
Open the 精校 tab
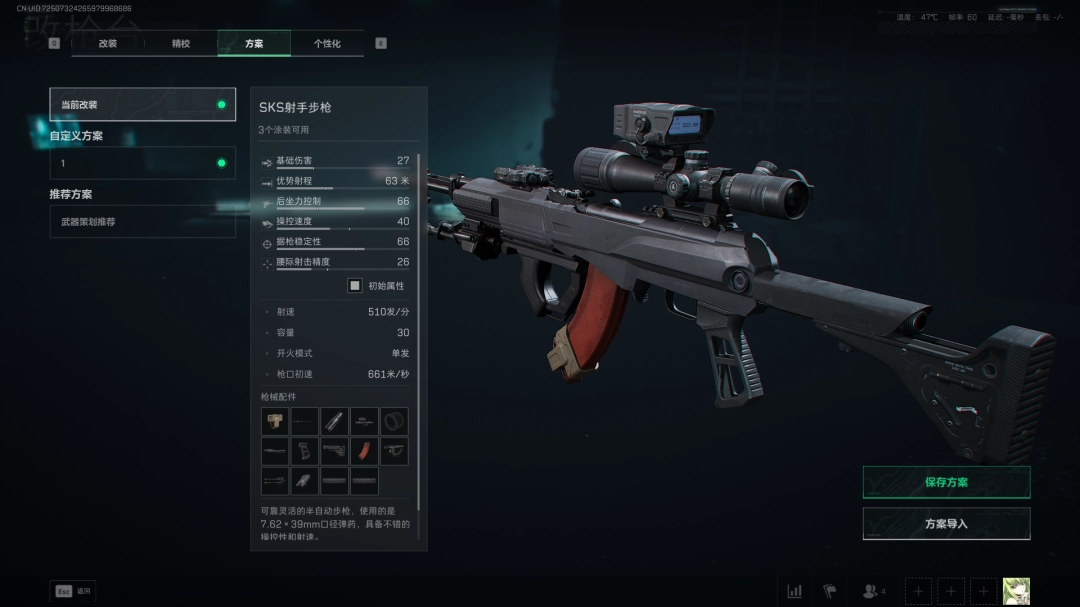[181, 44]
